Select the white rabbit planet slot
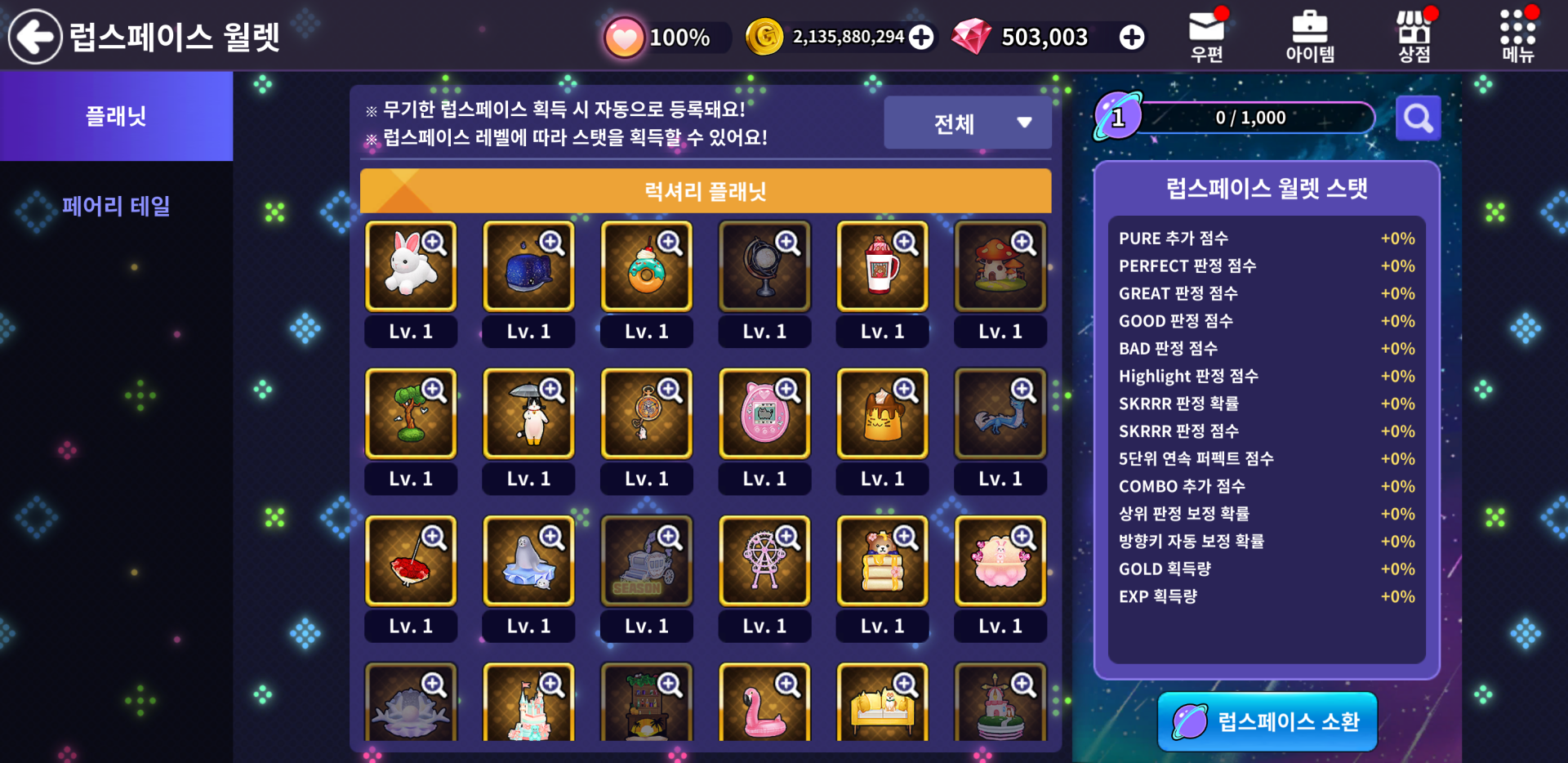This screenshot has width=1568, height=763. pos(411,266)
